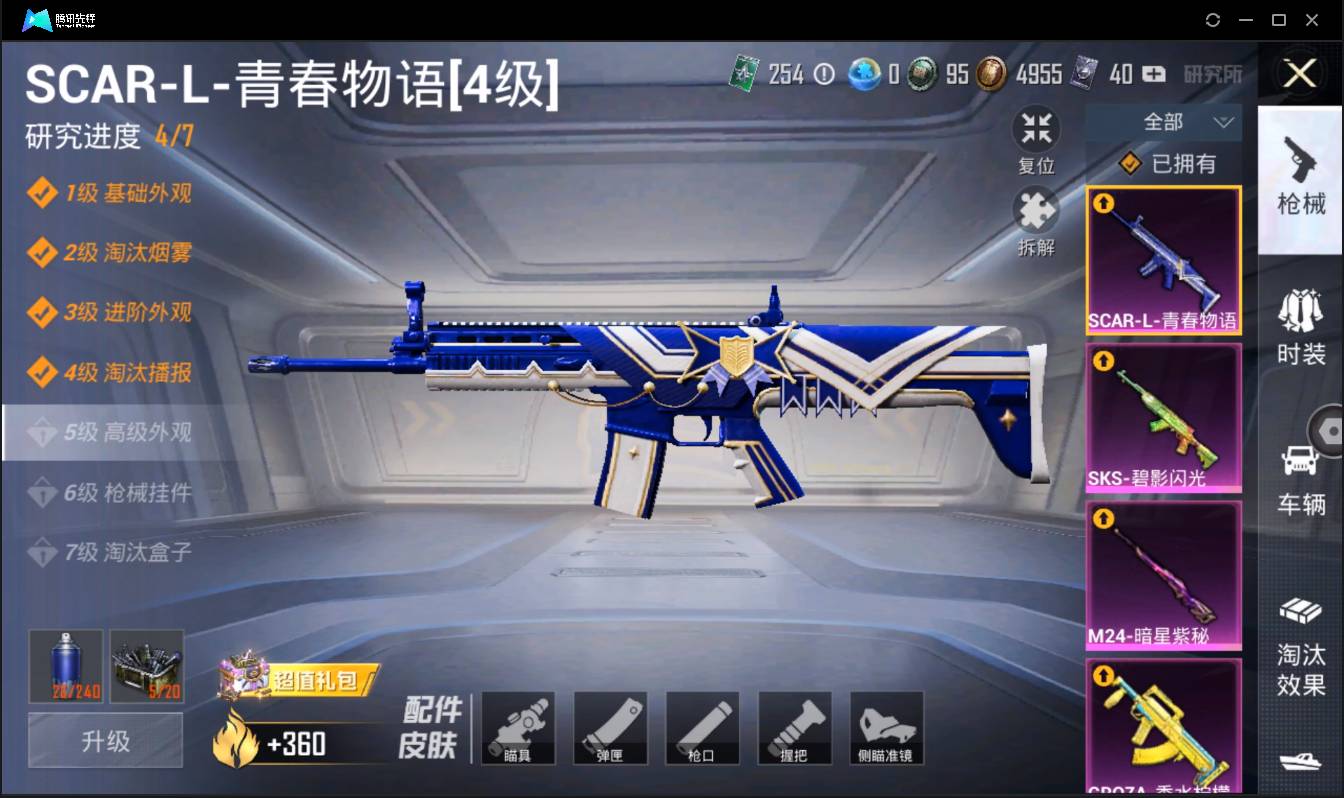Click the spray paint material item
Viewport: 1344px width, 798px height.
(65, 665)
